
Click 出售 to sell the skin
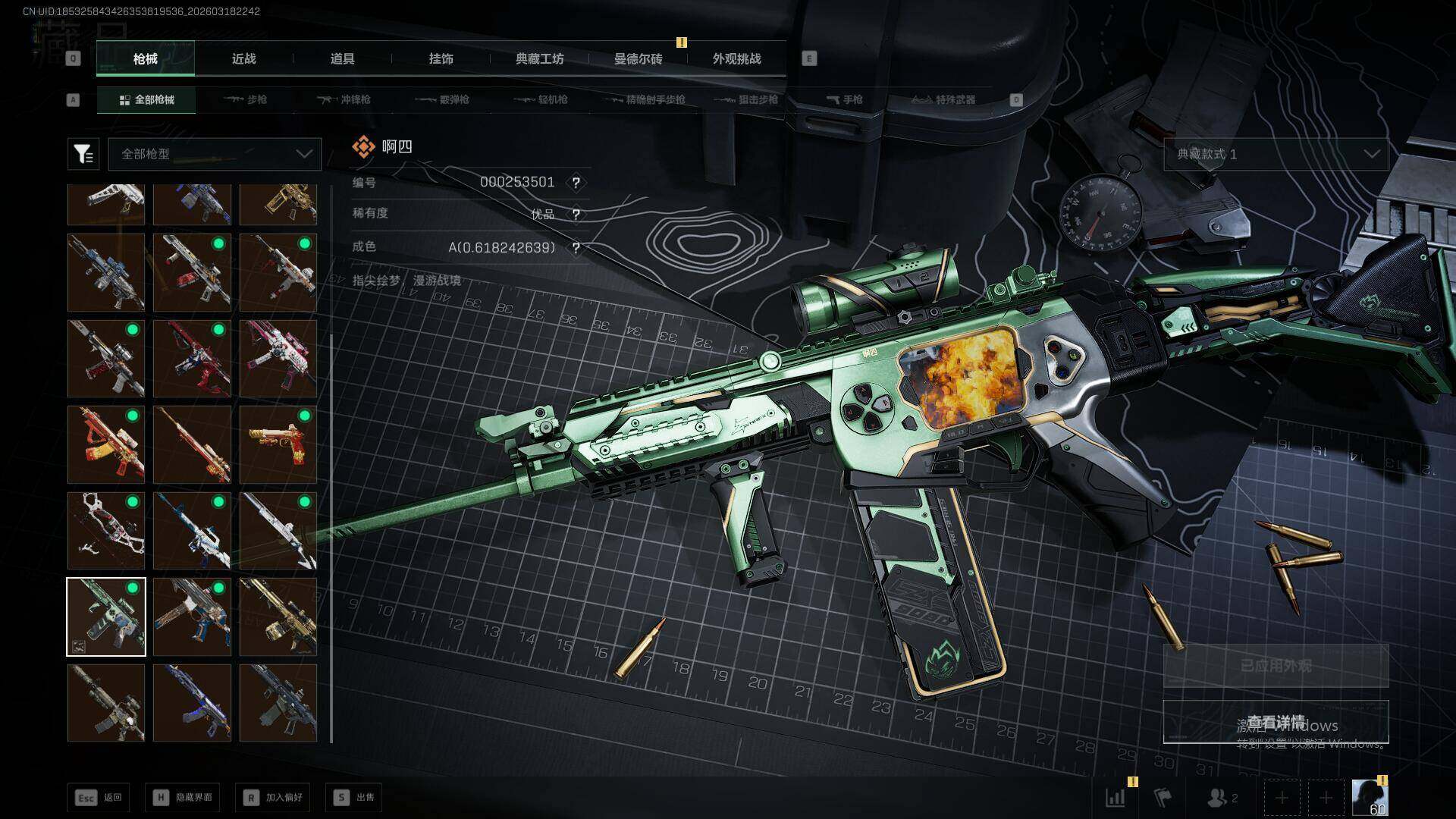354,798
